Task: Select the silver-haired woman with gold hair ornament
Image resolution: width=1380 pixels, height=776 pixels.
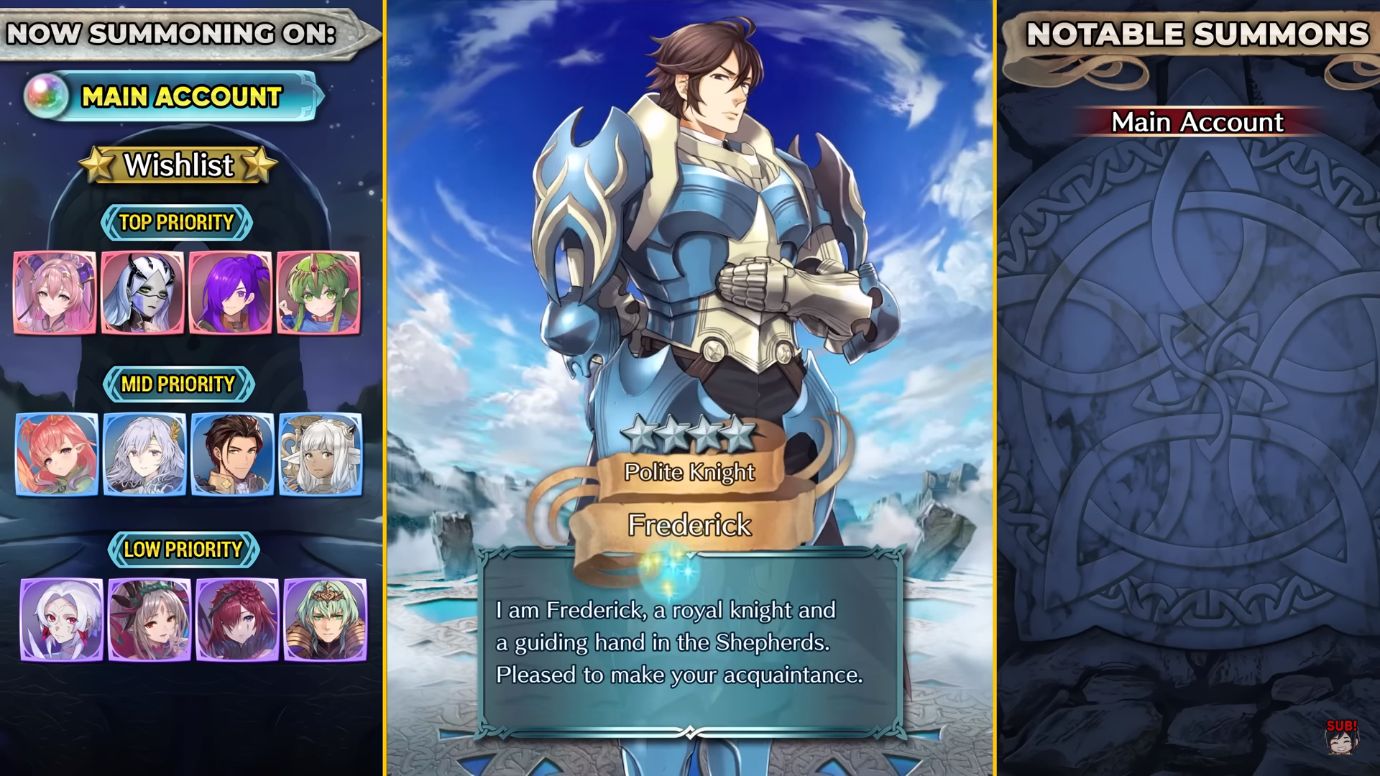Action: pyautogui.click(x=145, y=454)
